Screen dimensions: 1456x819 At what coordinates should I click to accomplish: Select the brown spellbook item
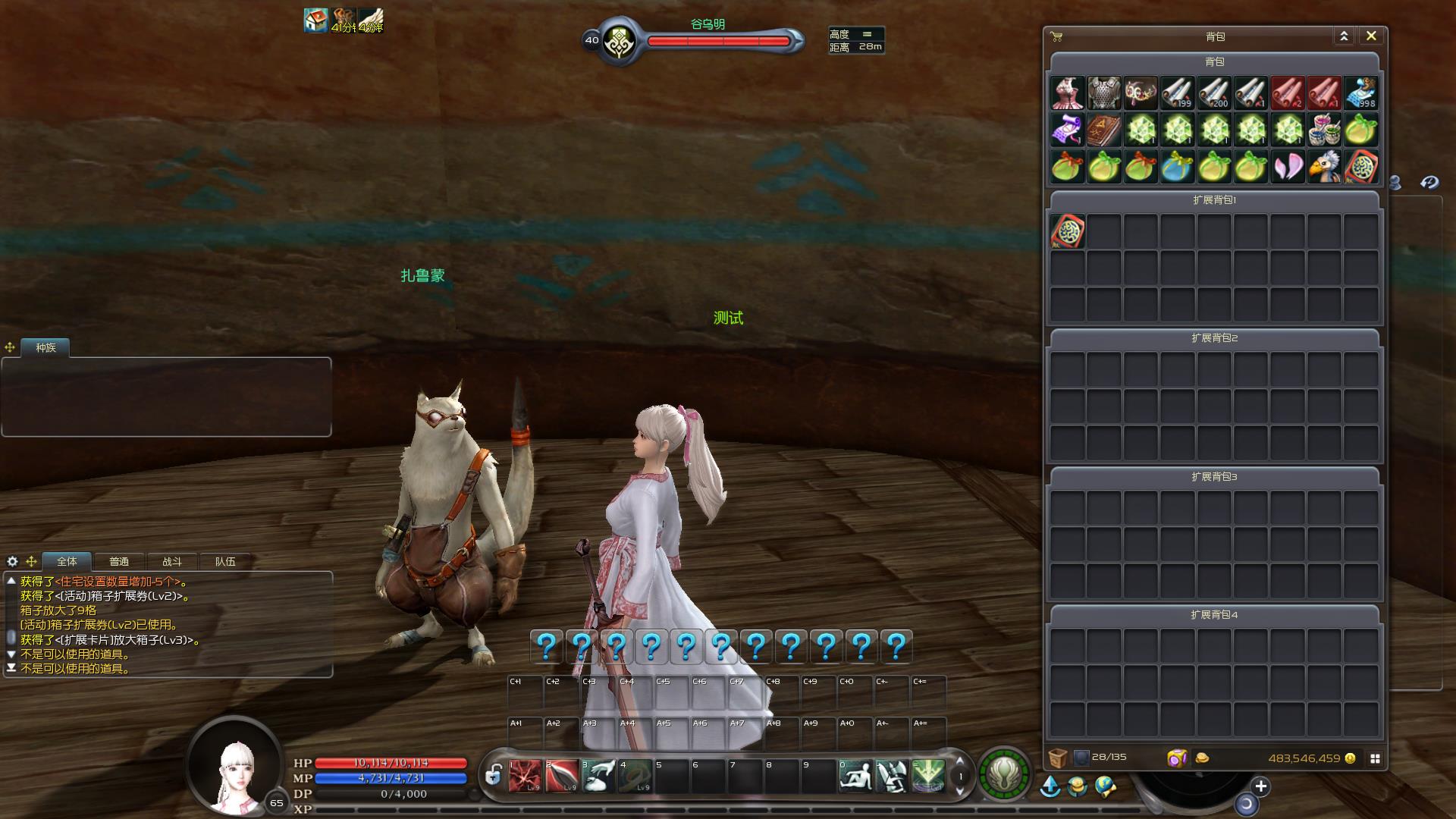pyautogui.click(x=1104, y=130)
